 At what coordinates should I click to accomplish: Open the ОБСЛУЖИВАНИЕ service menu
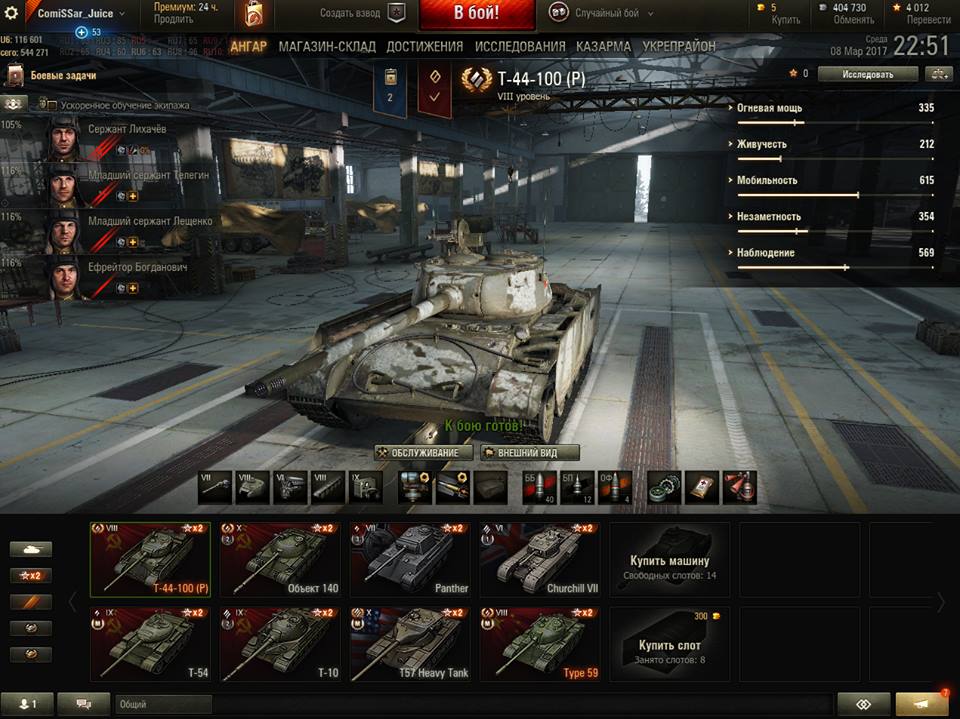(424, 452)
